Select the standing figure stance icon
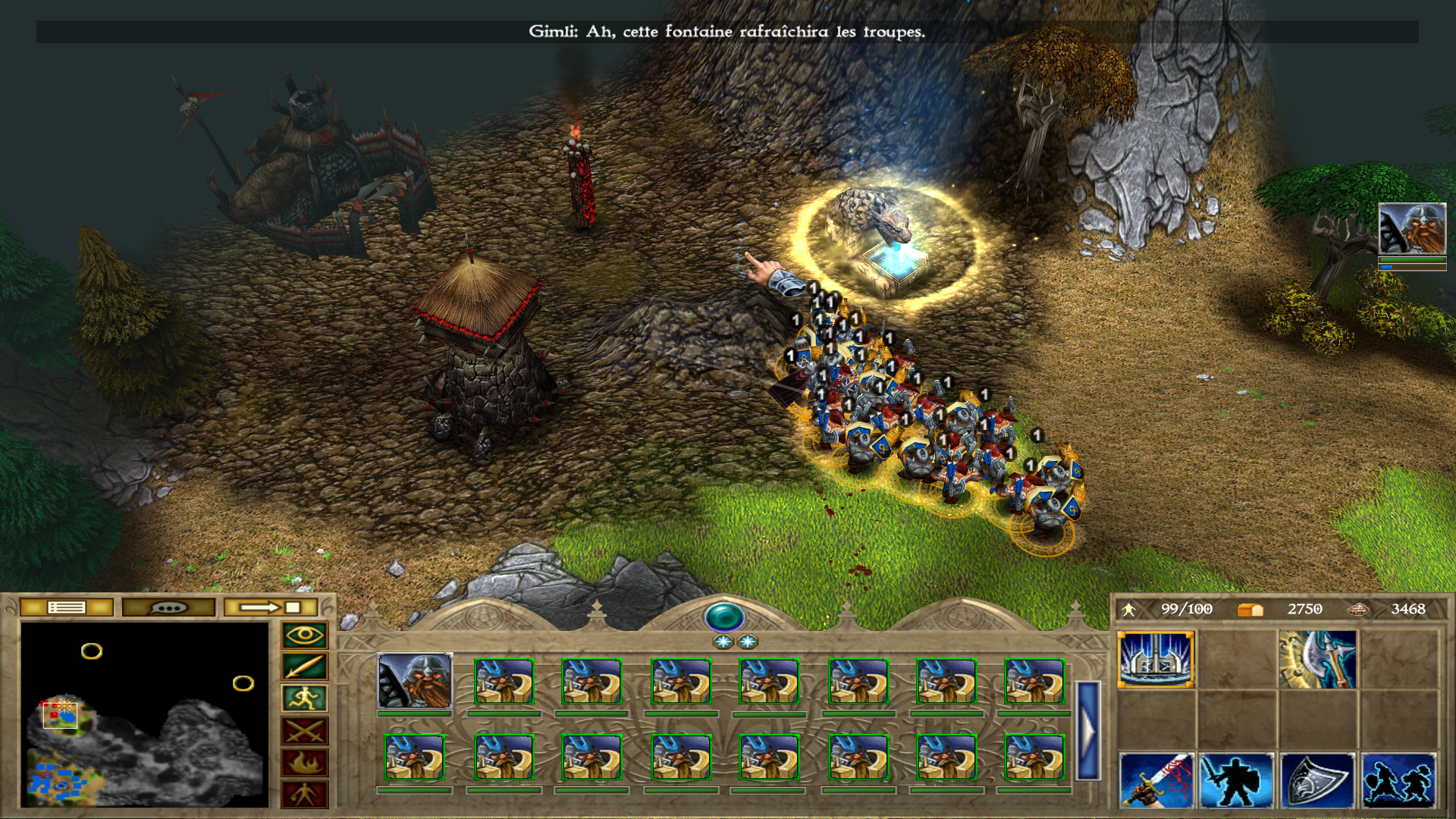This screenshot has width=1456, height=819. click(304, 794)
